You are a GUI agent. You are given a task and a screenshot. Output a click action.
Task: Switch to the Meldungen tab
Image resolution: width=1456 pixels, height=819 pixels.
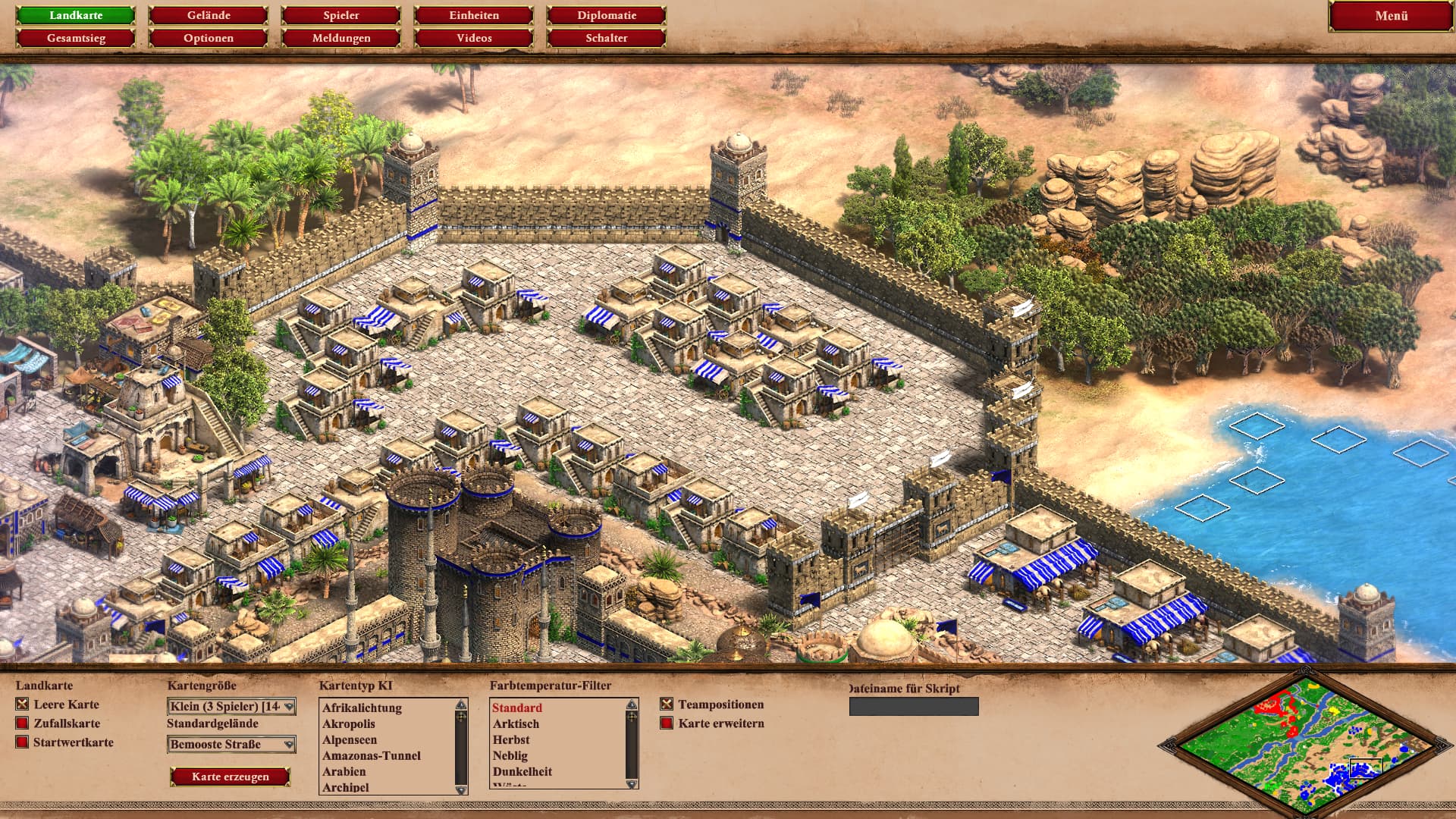coord(341,38)
